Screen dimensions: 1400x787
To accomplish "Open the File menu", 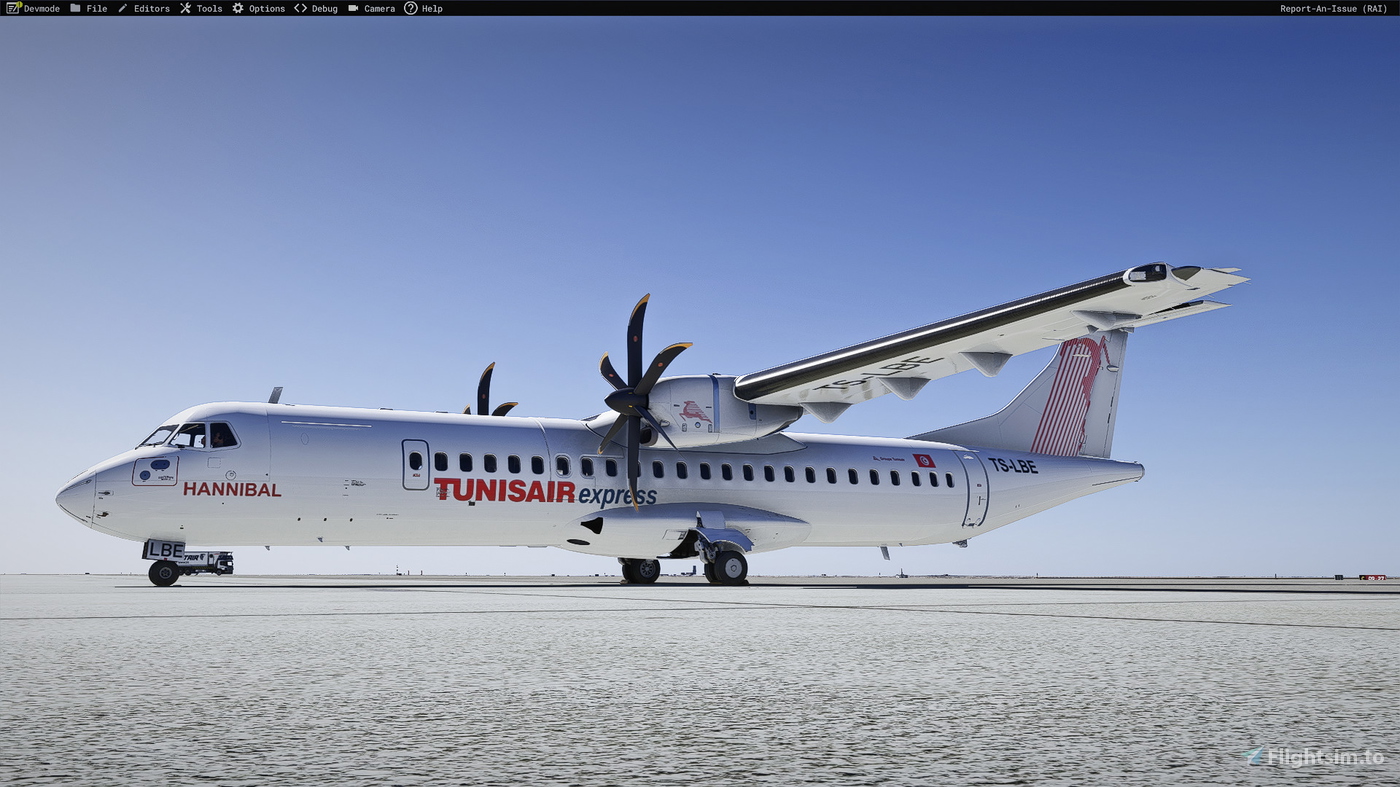I will [96, 8].
